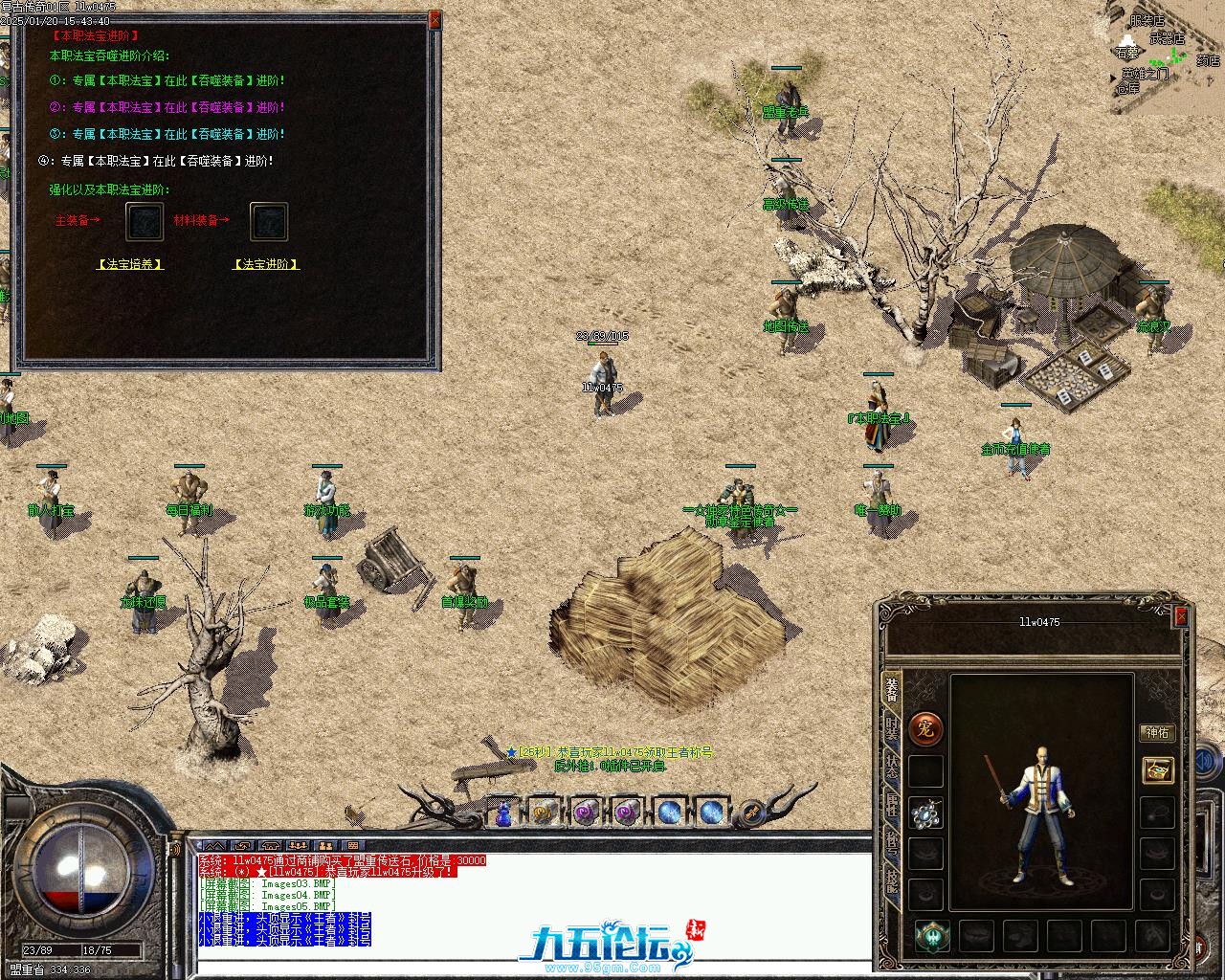Open the treasure chest icon in equipment panel

[1158, 769]
